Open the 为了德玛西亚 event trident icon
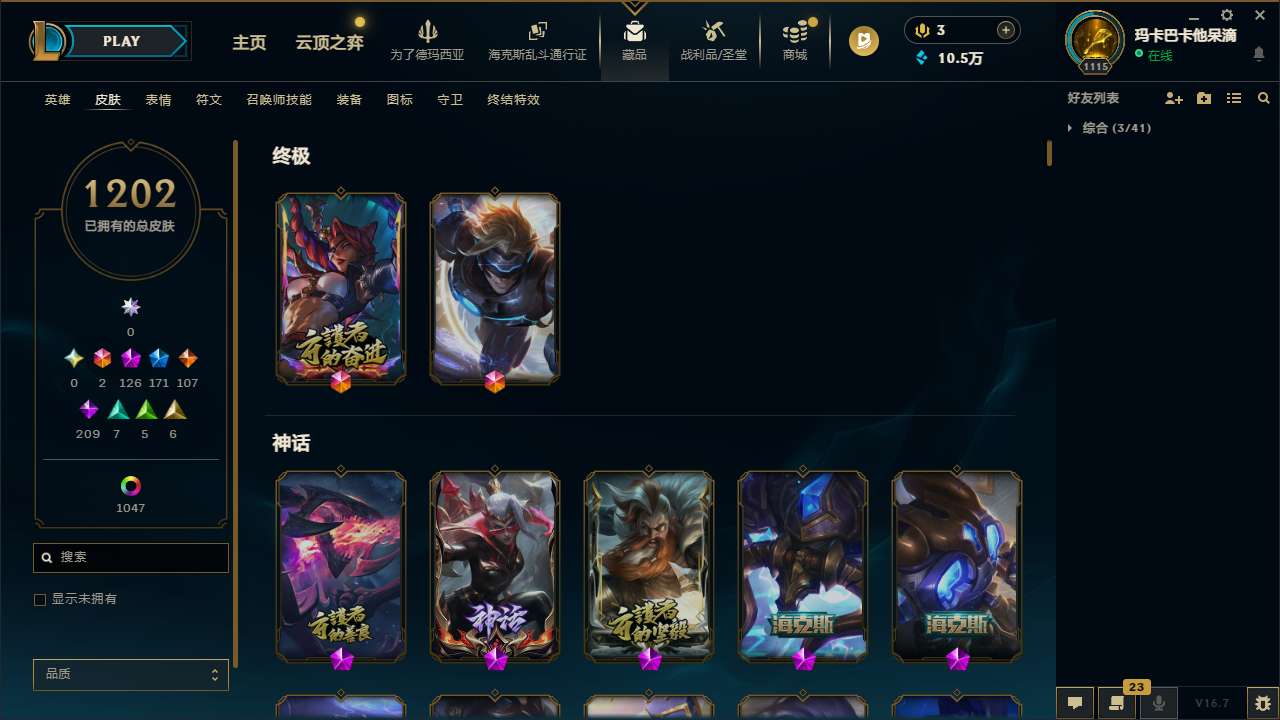Viewport: 1280px width, 720px height. coord(428,33)
